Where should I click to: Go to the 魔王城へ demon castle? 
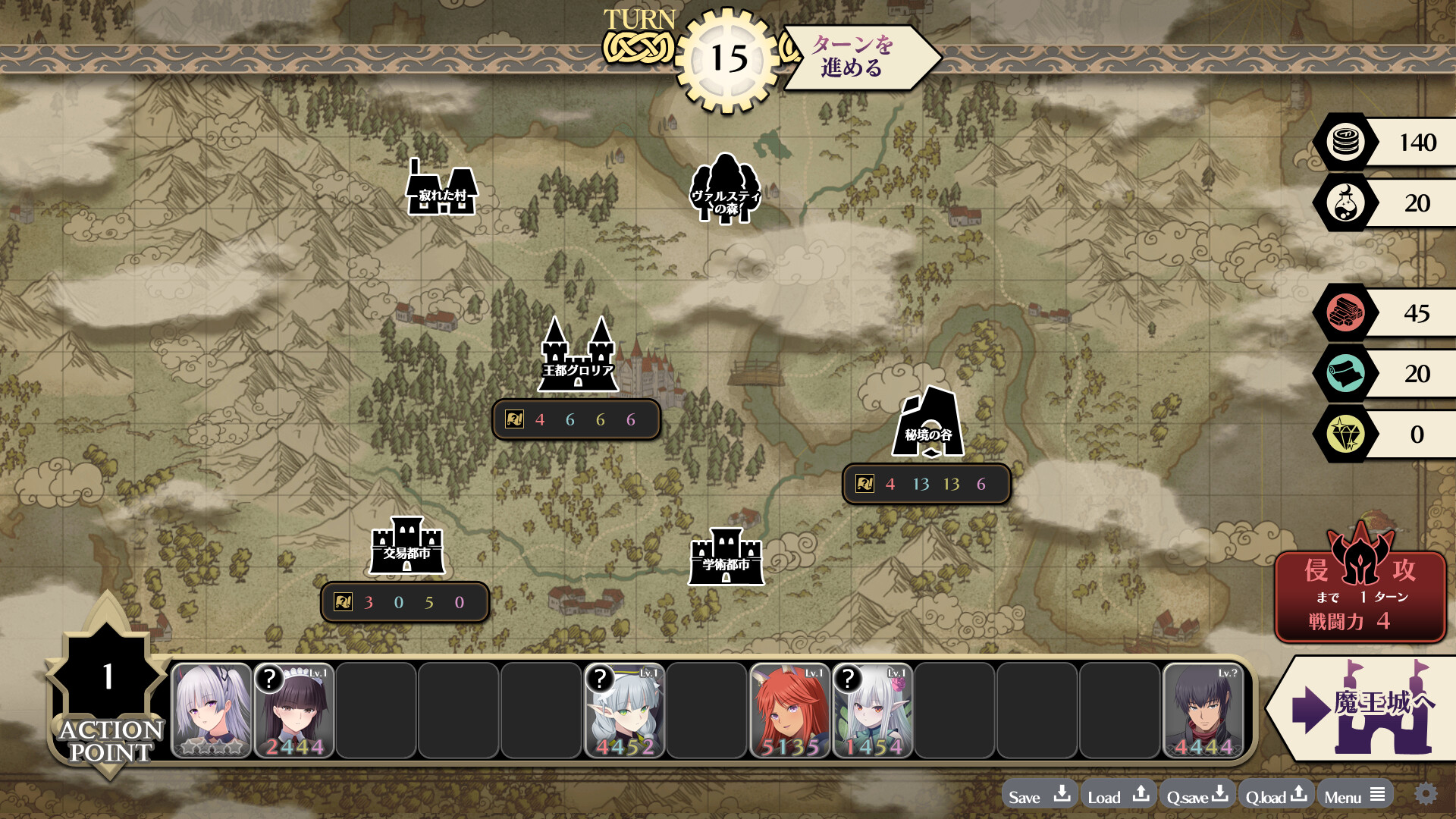1361,707
